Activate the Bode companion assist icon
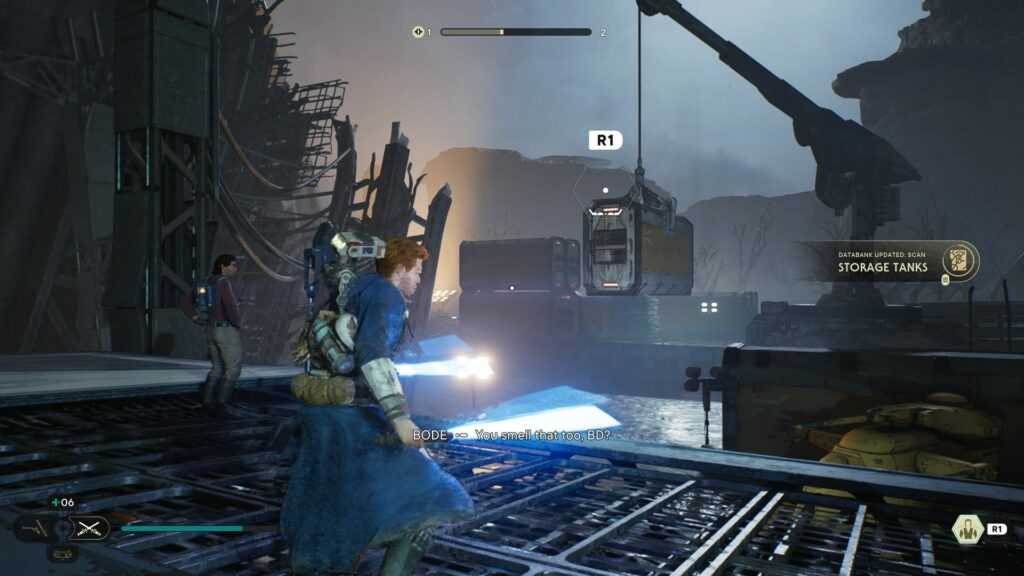1024x576 pixels. pos(966,529)
